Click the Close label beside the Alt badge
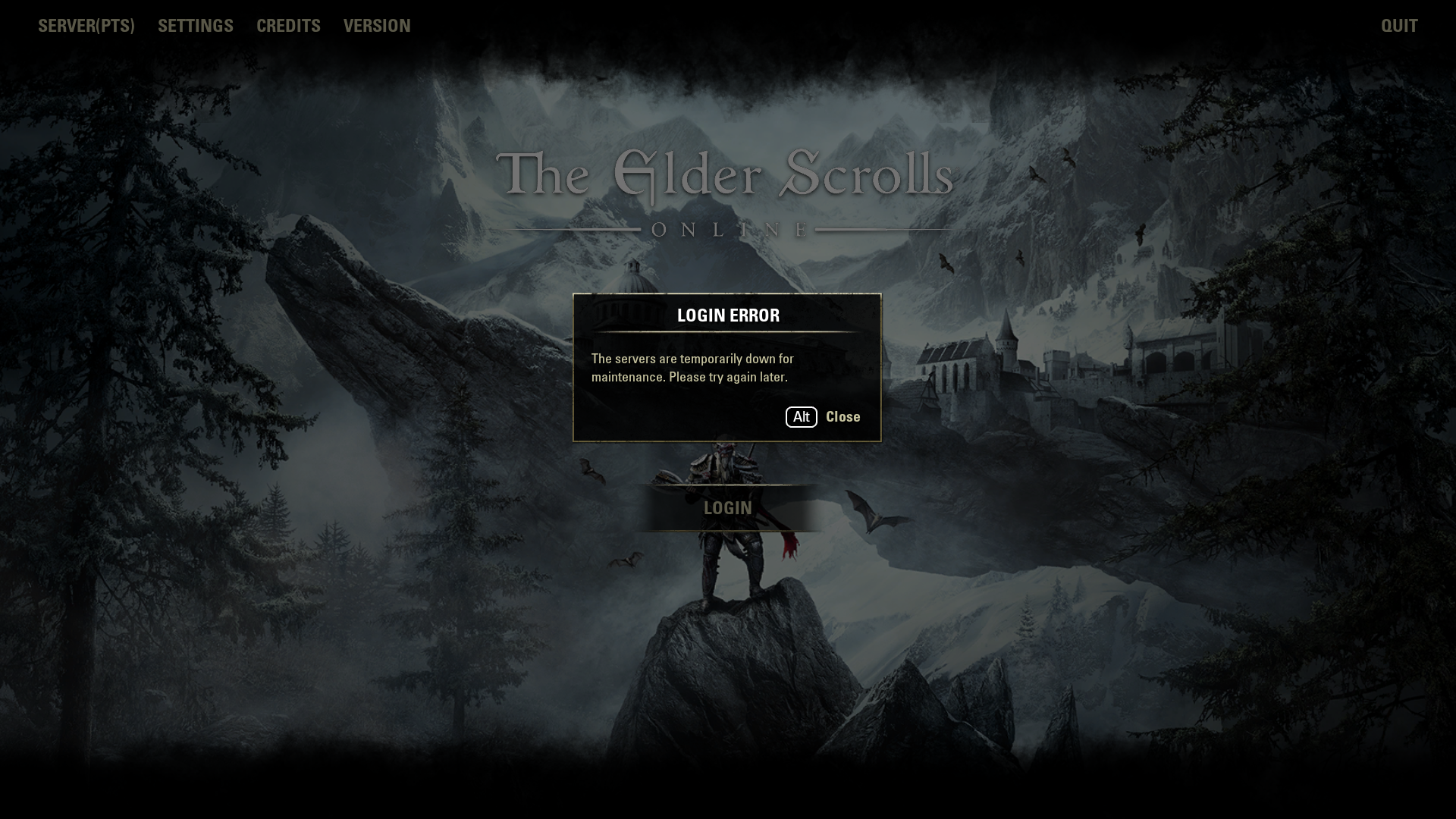Screen dimensions: 1456x819 843,416
